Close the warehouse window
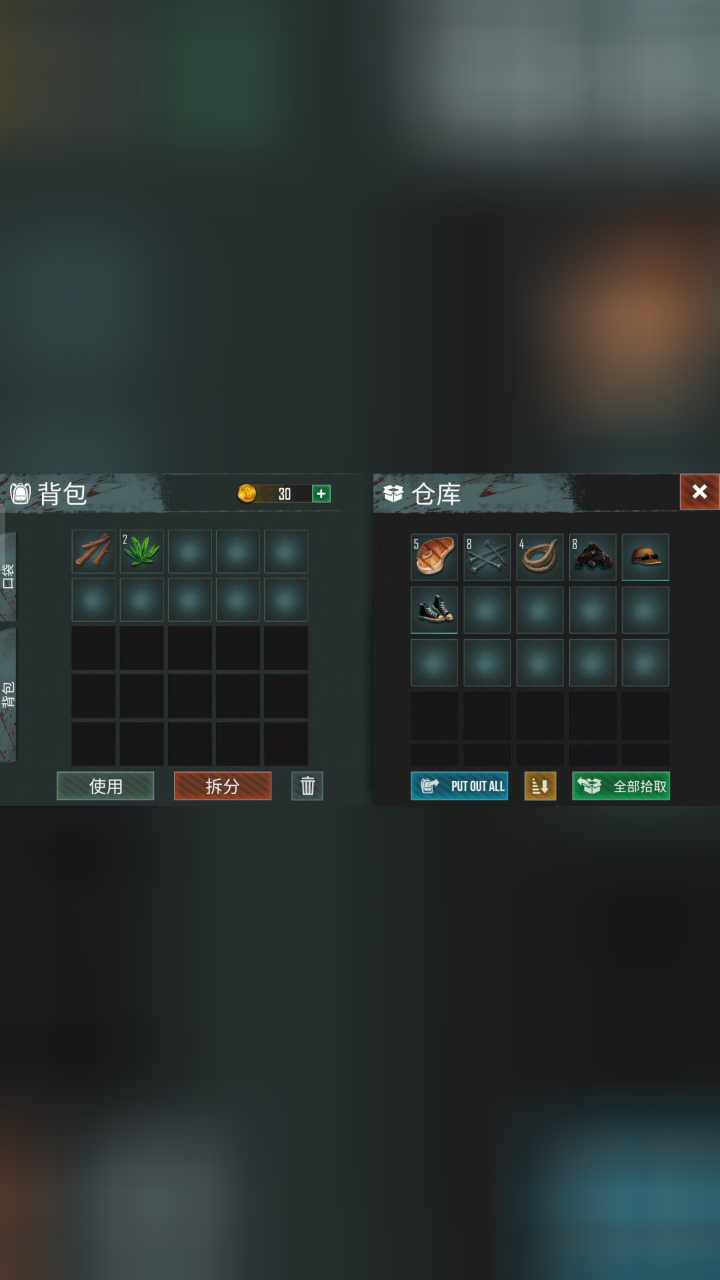 (x=699, y=491)
